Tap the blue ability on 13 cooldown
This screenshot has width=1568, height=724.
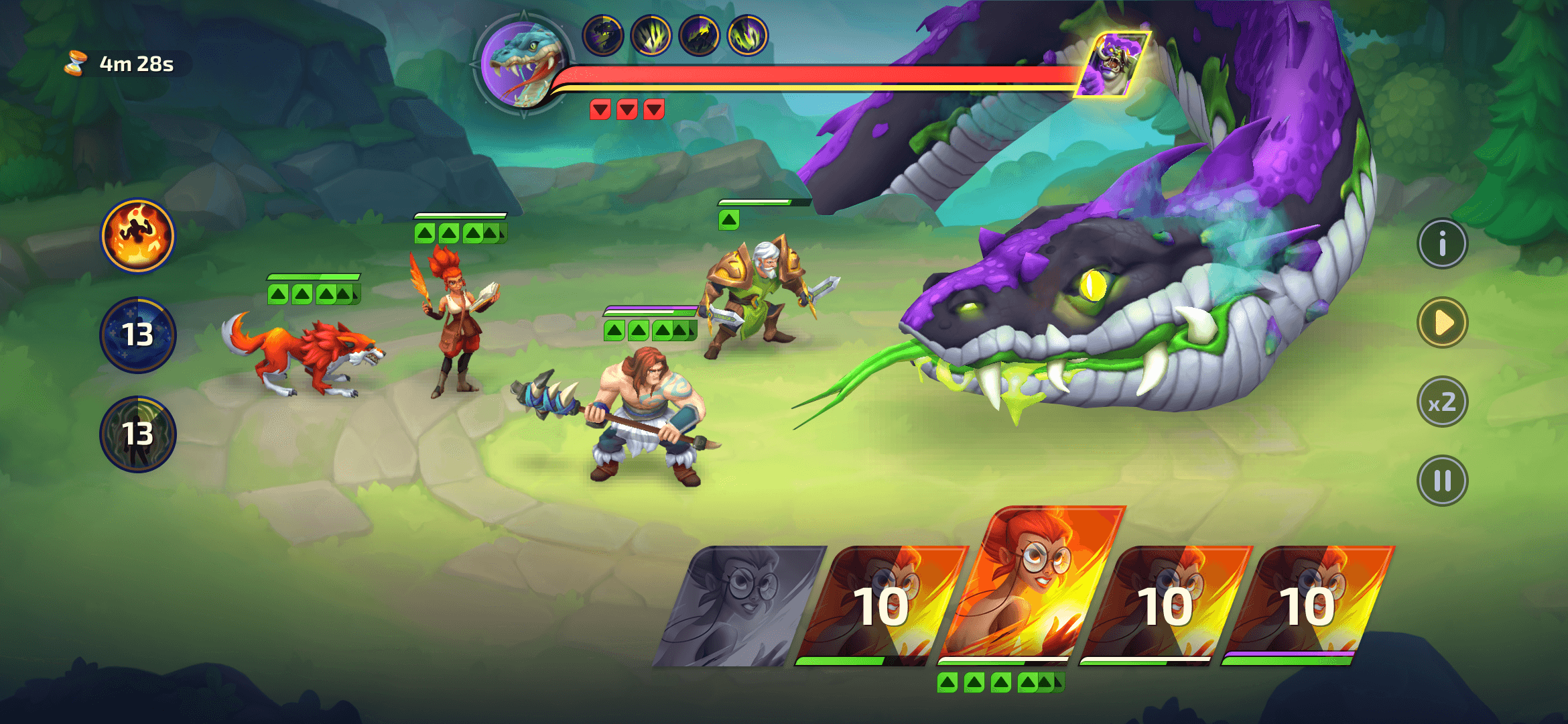tap(137, 335)
